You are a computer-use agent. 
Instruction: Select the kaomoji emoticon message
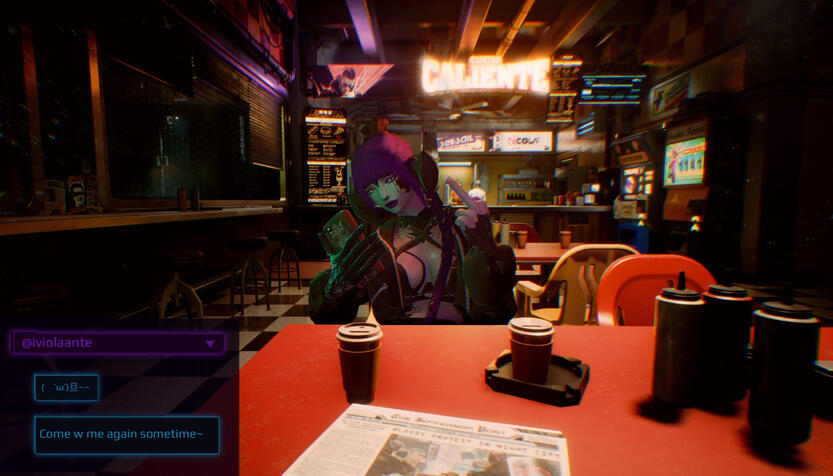click(x=66, y=388)
